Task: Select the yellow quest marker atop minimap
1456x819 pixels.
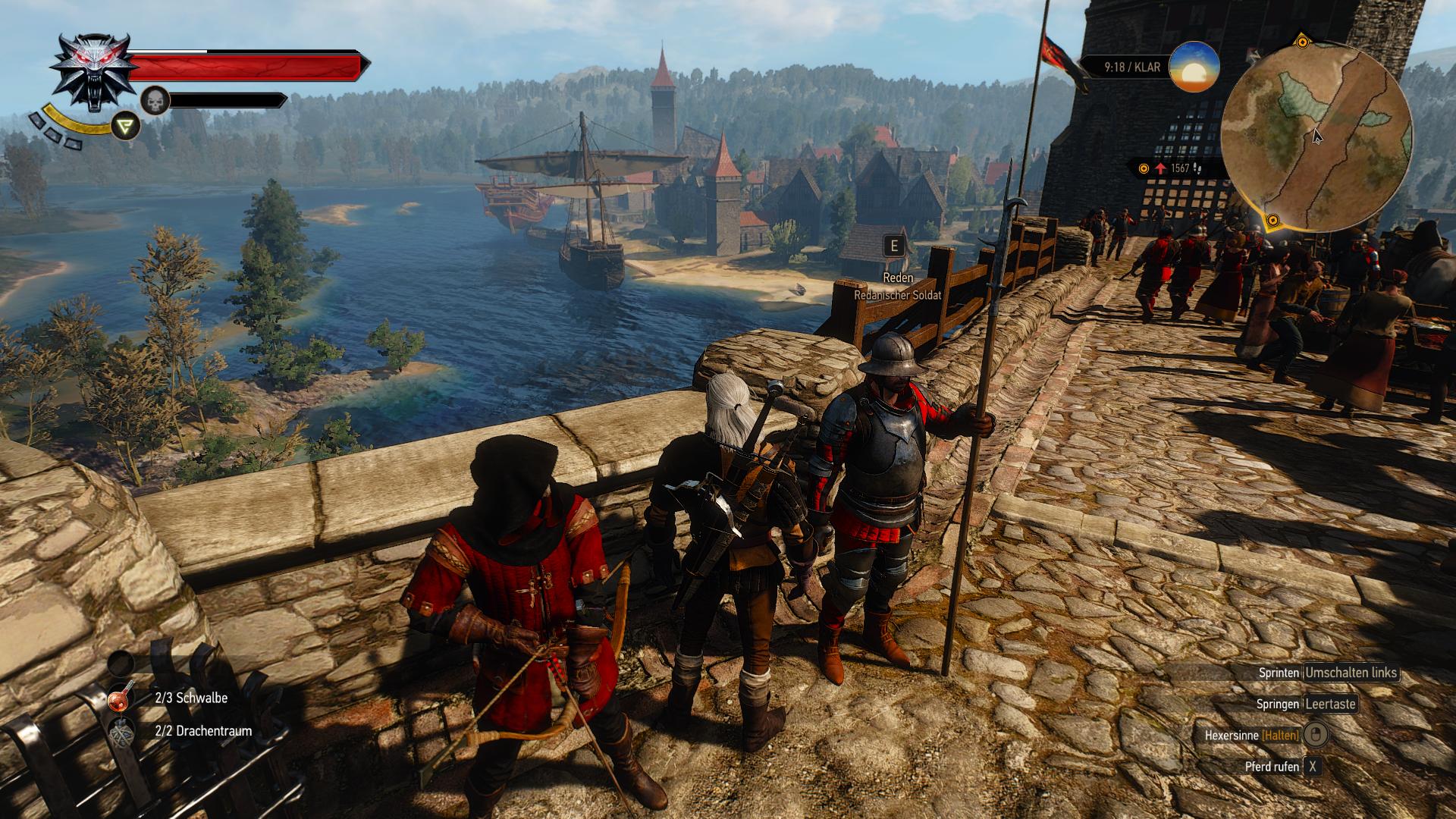Action: (1302, 41)
